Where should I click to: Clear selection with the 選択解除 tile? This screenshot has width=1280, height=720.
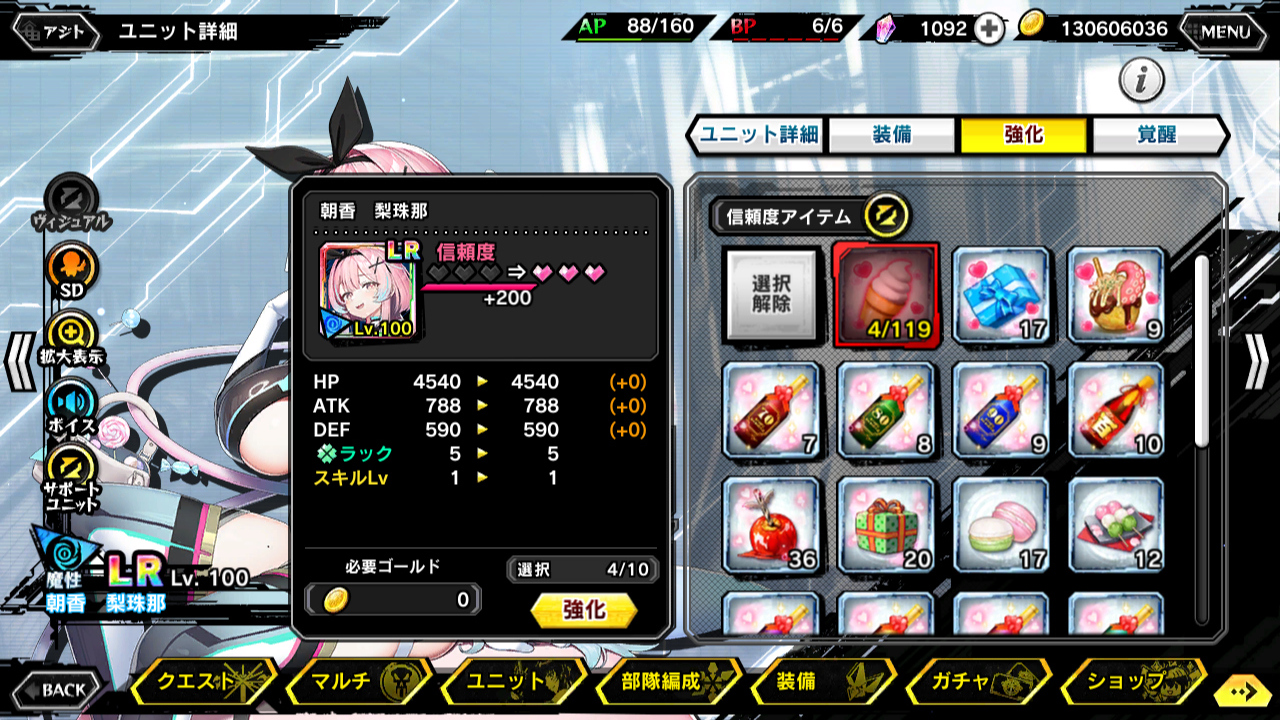pyautogui.click(x=771, y=294)
